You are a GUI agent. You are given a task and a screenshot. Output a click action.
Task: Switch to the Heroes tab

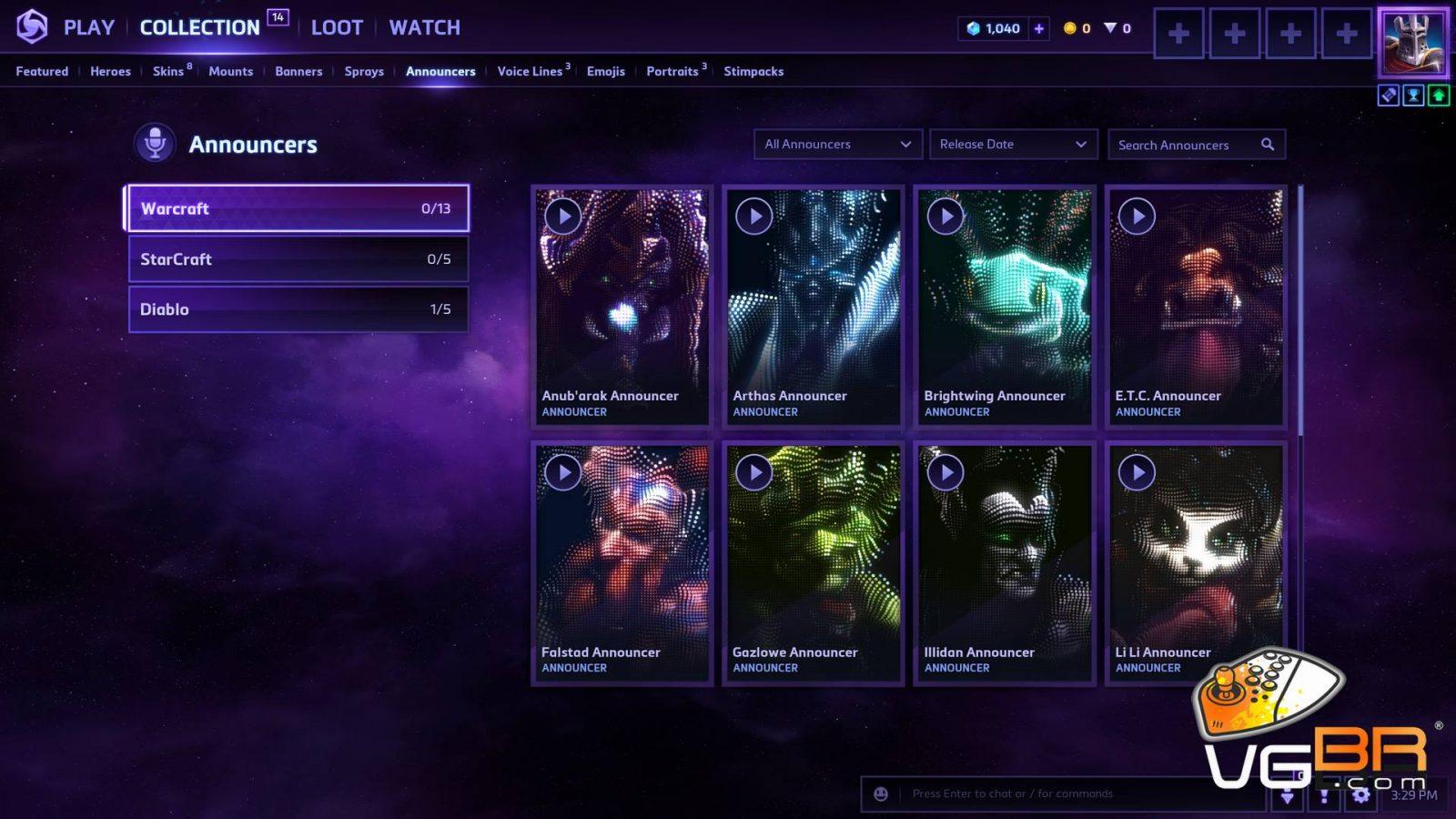(x=110, y=71)
